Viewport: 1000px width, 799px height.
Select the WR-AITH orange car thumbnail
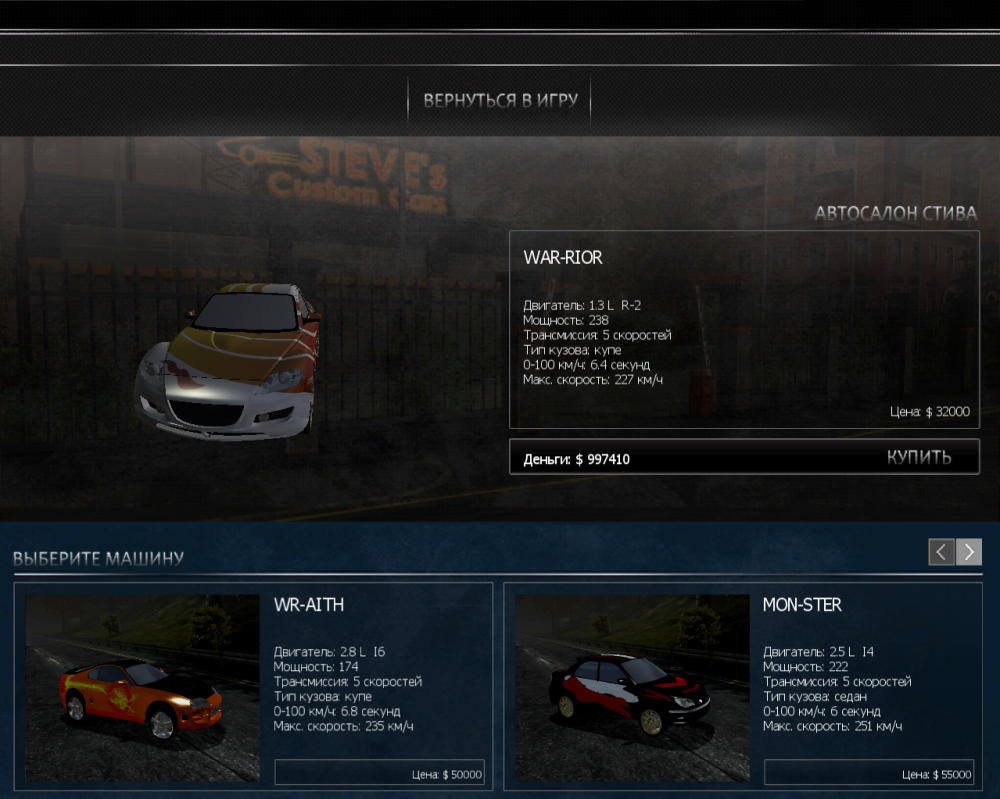[x=142, y=688]
